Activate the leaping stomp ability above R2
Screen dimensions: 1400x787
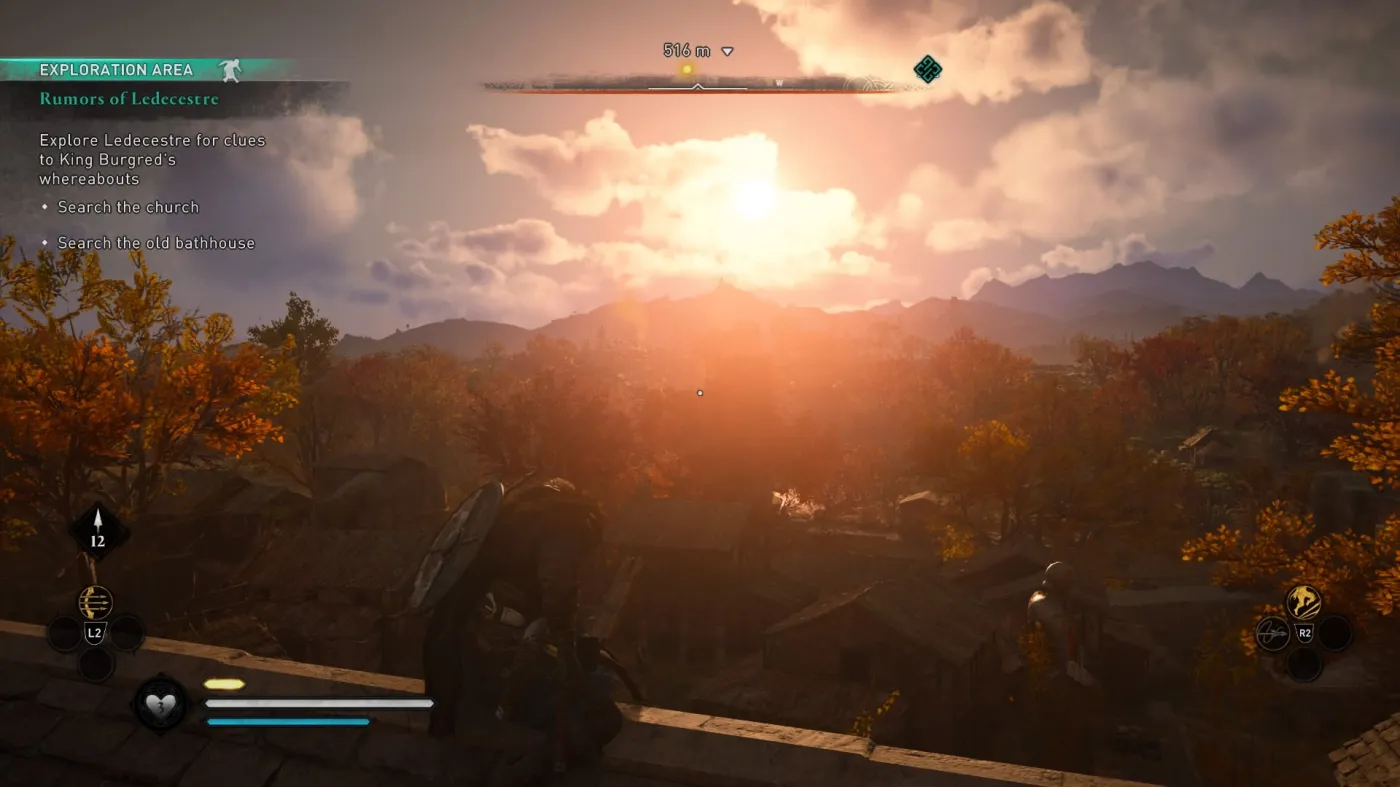(1303, 601)
